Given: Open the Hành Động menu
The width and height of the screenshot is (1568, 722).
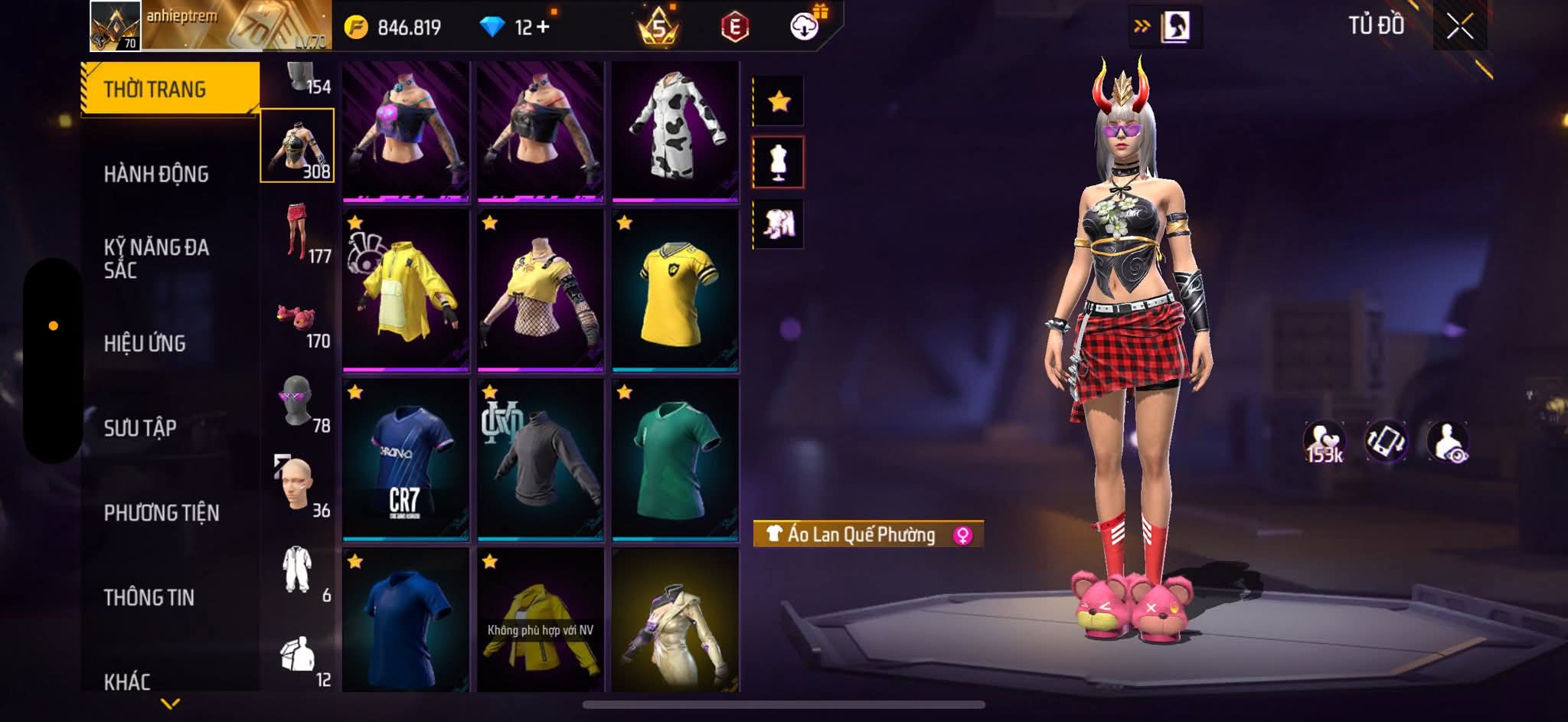Looking at the screenshot, I should point(156,175).
